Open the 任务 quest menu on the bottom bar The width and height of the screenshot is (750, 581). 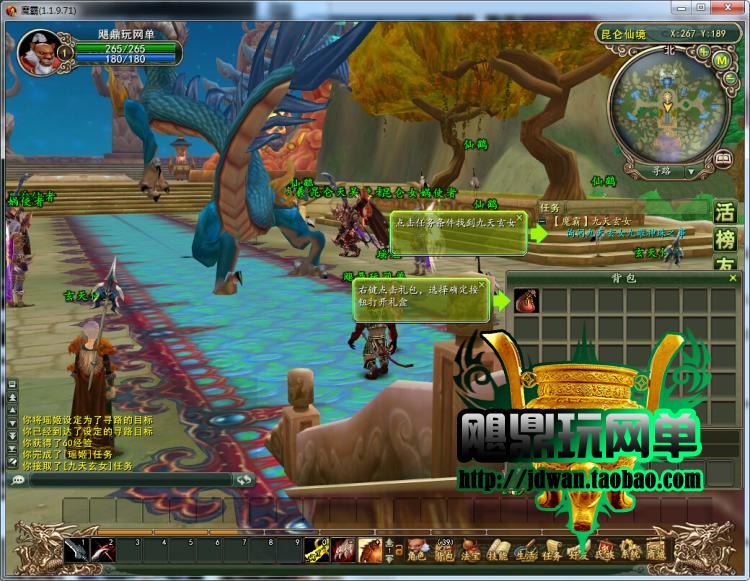pyautogui.click(x=551, y=550)
